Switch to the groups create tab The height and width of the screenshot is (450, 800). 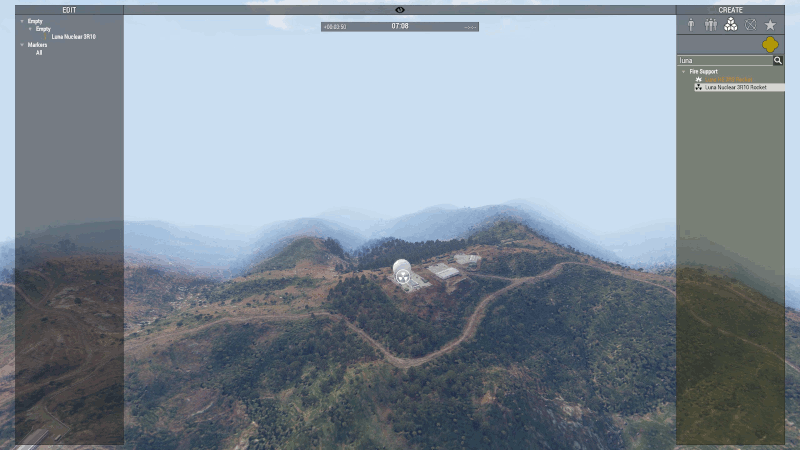click(x=710, y=25)
